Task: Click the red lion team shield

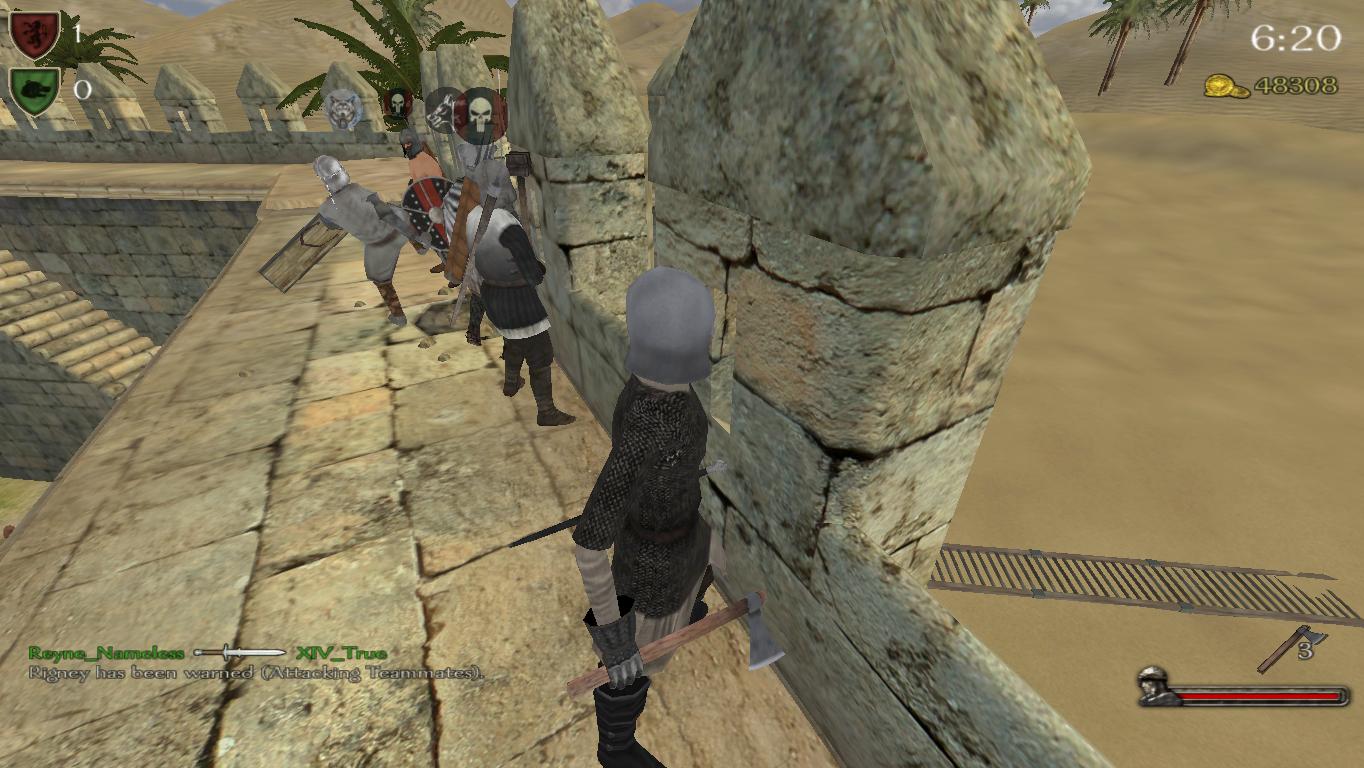Action: pos(35,34)
